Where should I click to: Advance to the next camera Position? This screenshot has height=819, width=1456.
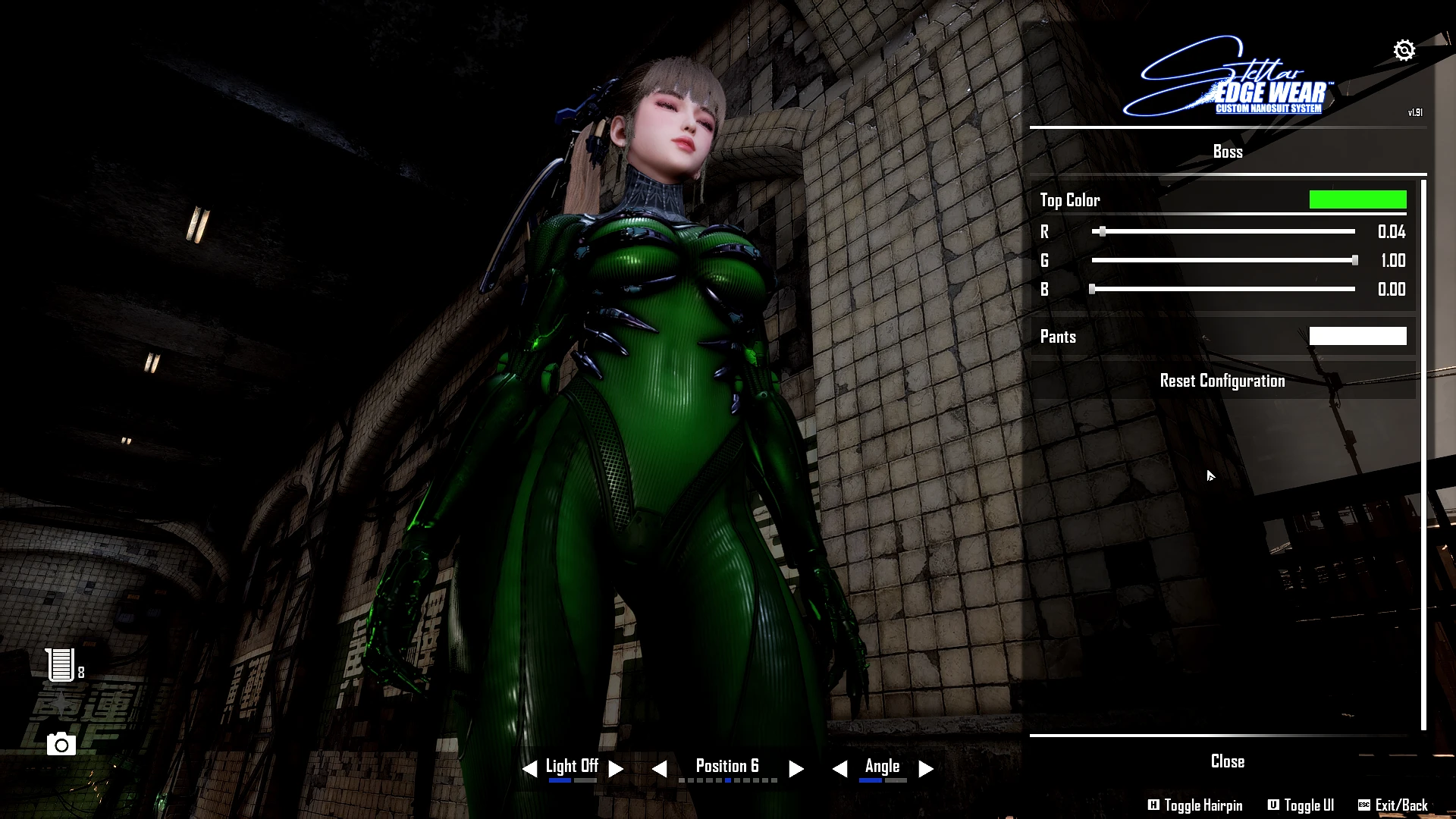[x=795, y=769]
